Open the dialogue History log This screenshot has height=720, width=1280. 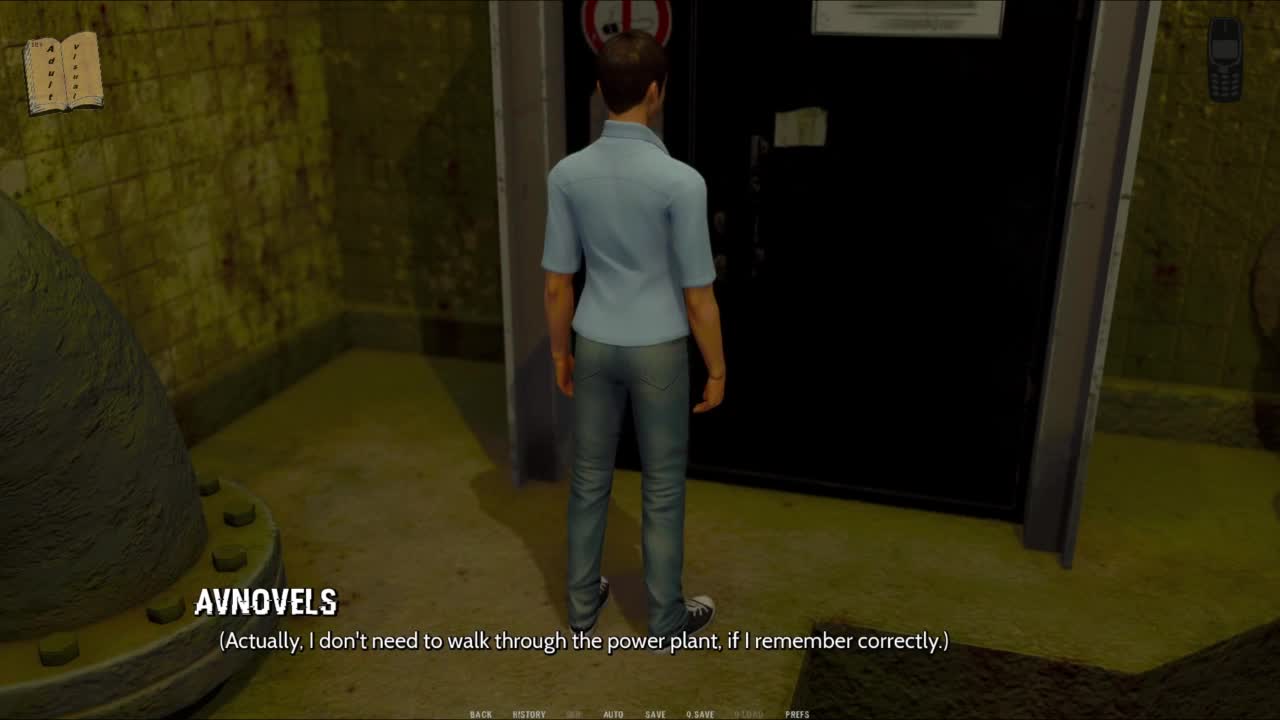(x=529, y=714)
